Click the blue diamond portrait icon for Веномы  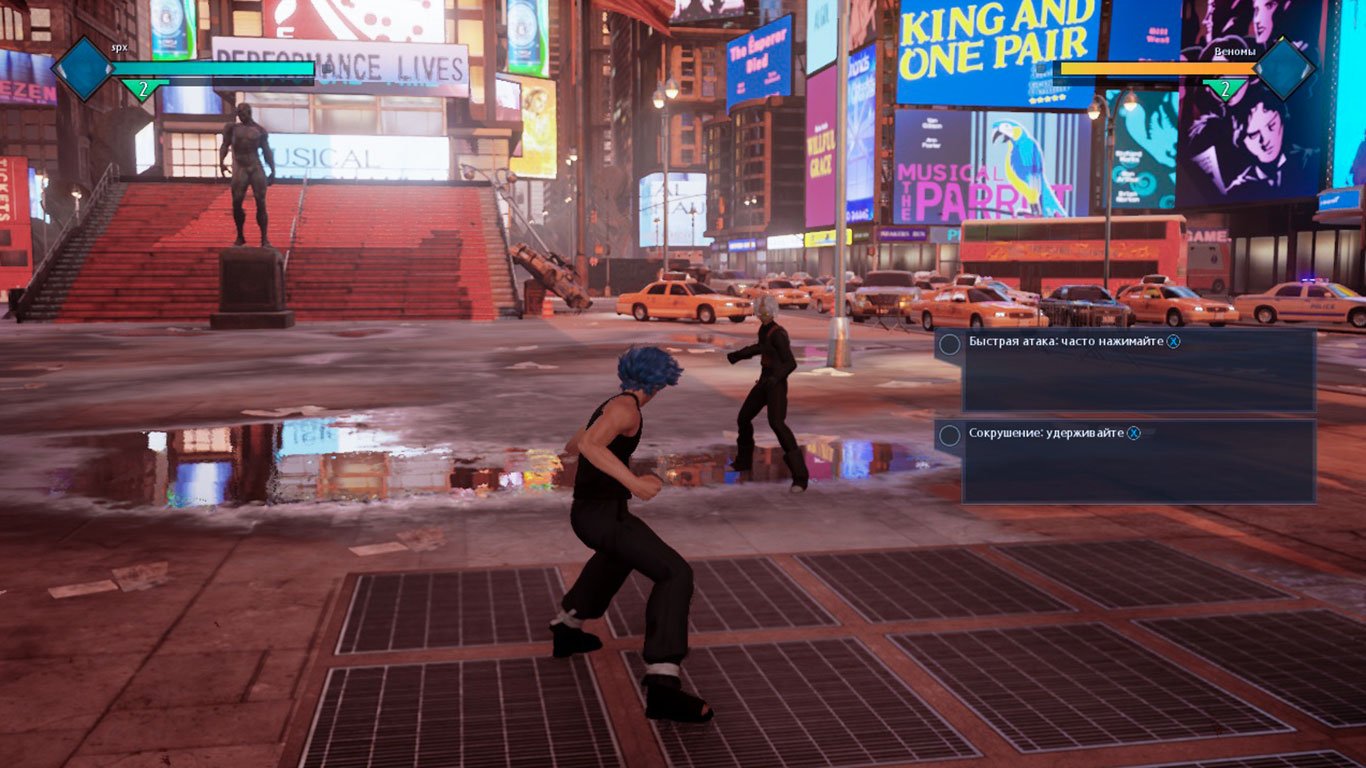click(1283, 66)
